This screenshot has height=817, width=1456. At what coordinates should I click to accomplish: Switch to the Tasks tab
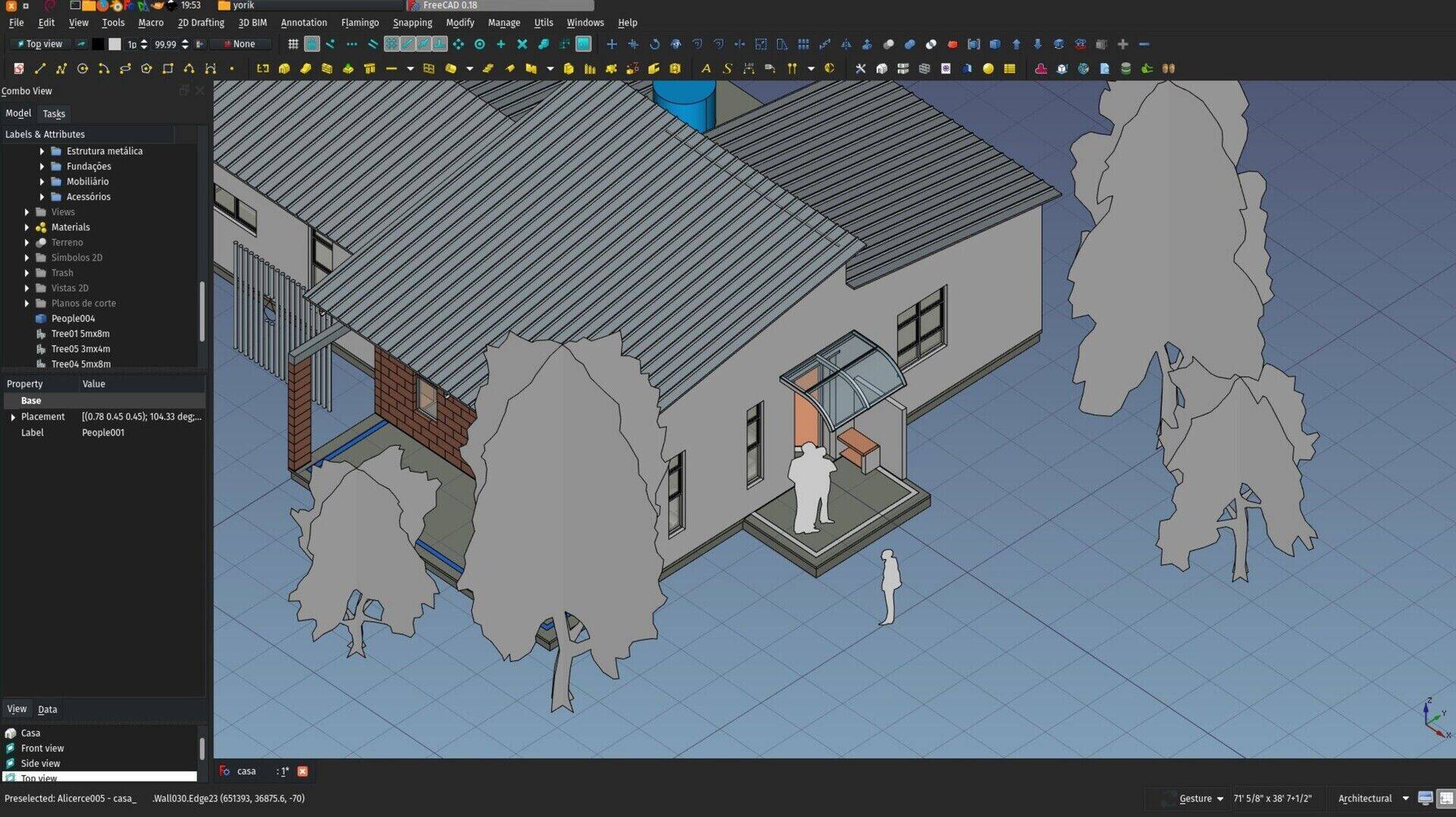tap(53, 113)
